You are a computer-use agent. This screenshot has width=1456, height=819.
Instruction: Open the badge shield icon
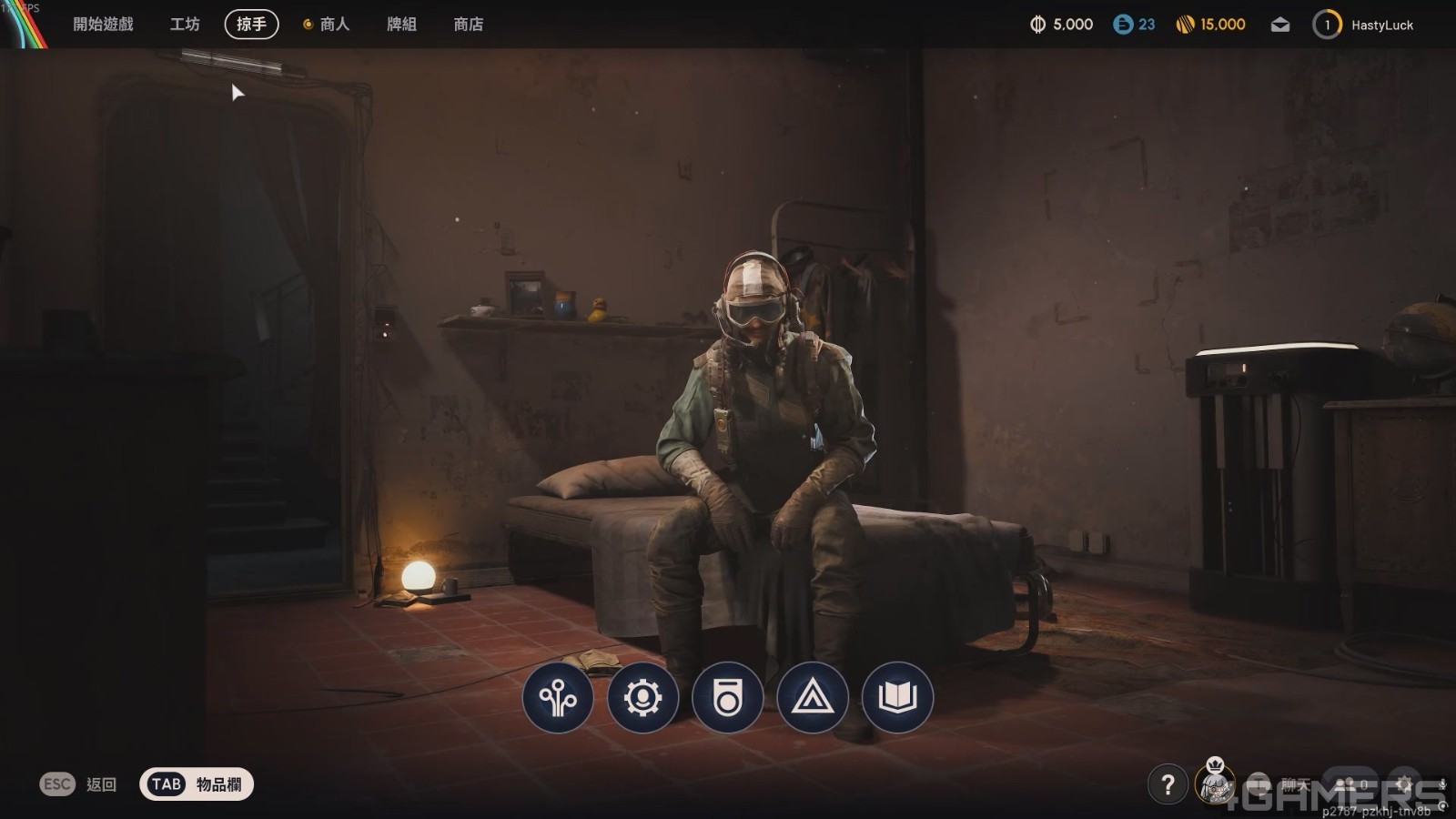tap(727, 698)
